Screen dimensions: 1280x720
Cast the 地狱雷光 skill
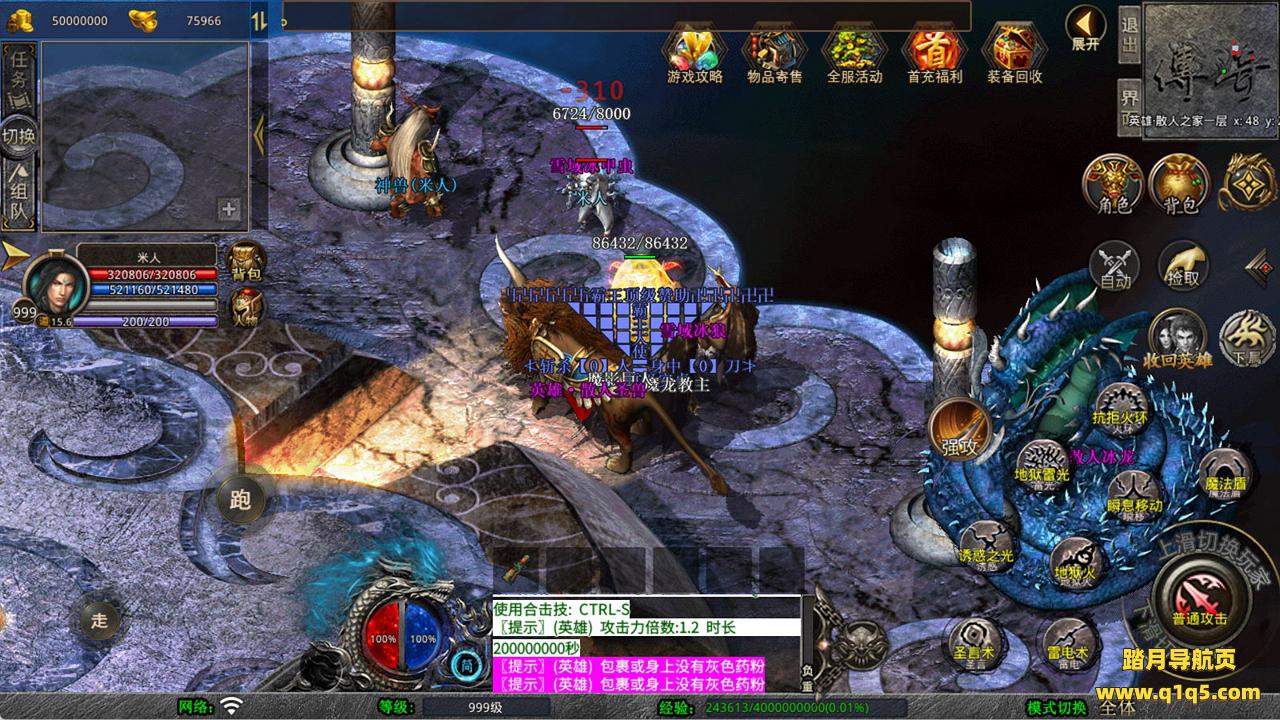tap(1042, 464)
